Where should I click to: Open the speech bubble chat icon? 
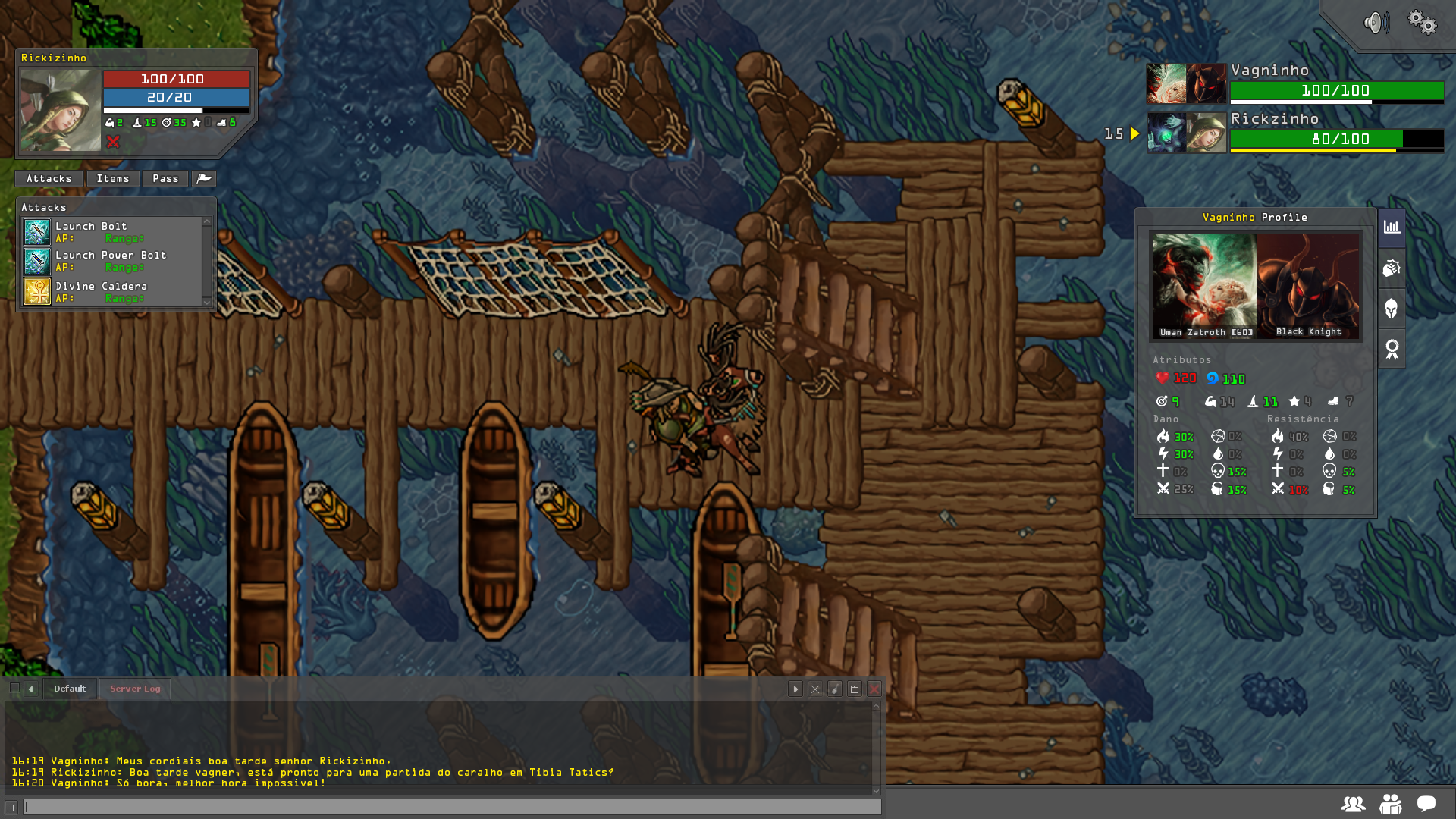click(1426, 804)
